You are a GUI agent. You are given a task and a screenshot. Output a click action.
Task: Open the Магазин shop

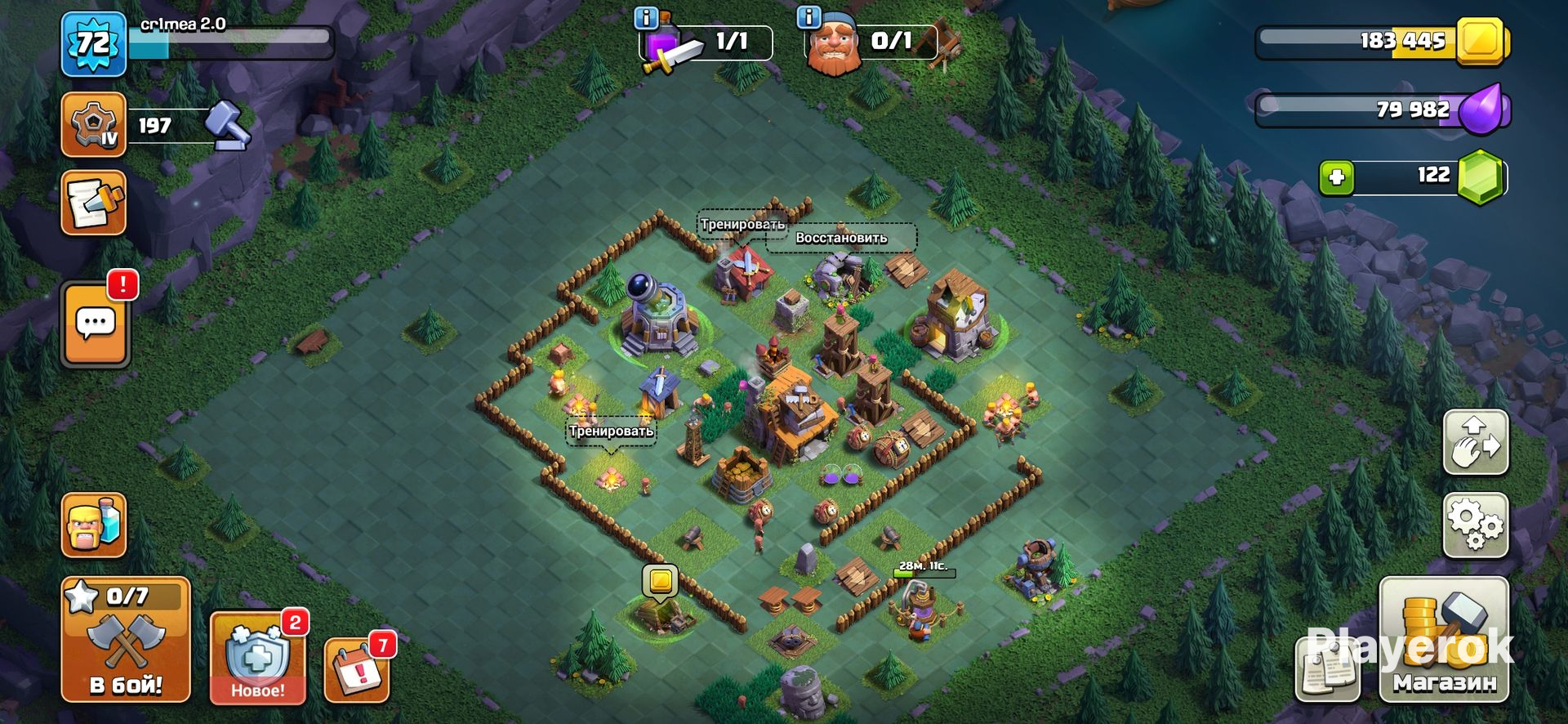[1444, 640]
